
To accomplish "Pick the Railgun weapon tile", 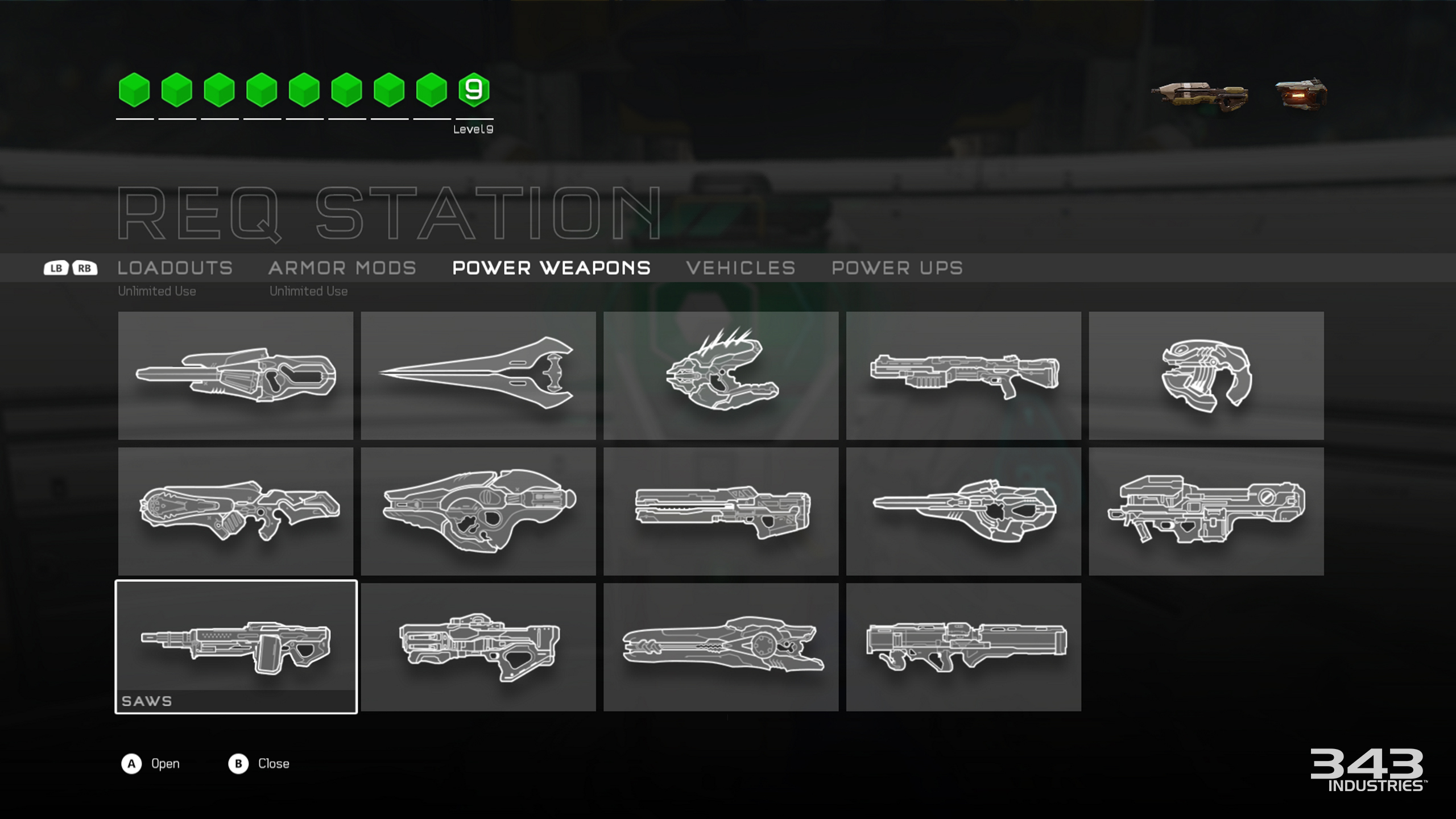I will point(721,511).
